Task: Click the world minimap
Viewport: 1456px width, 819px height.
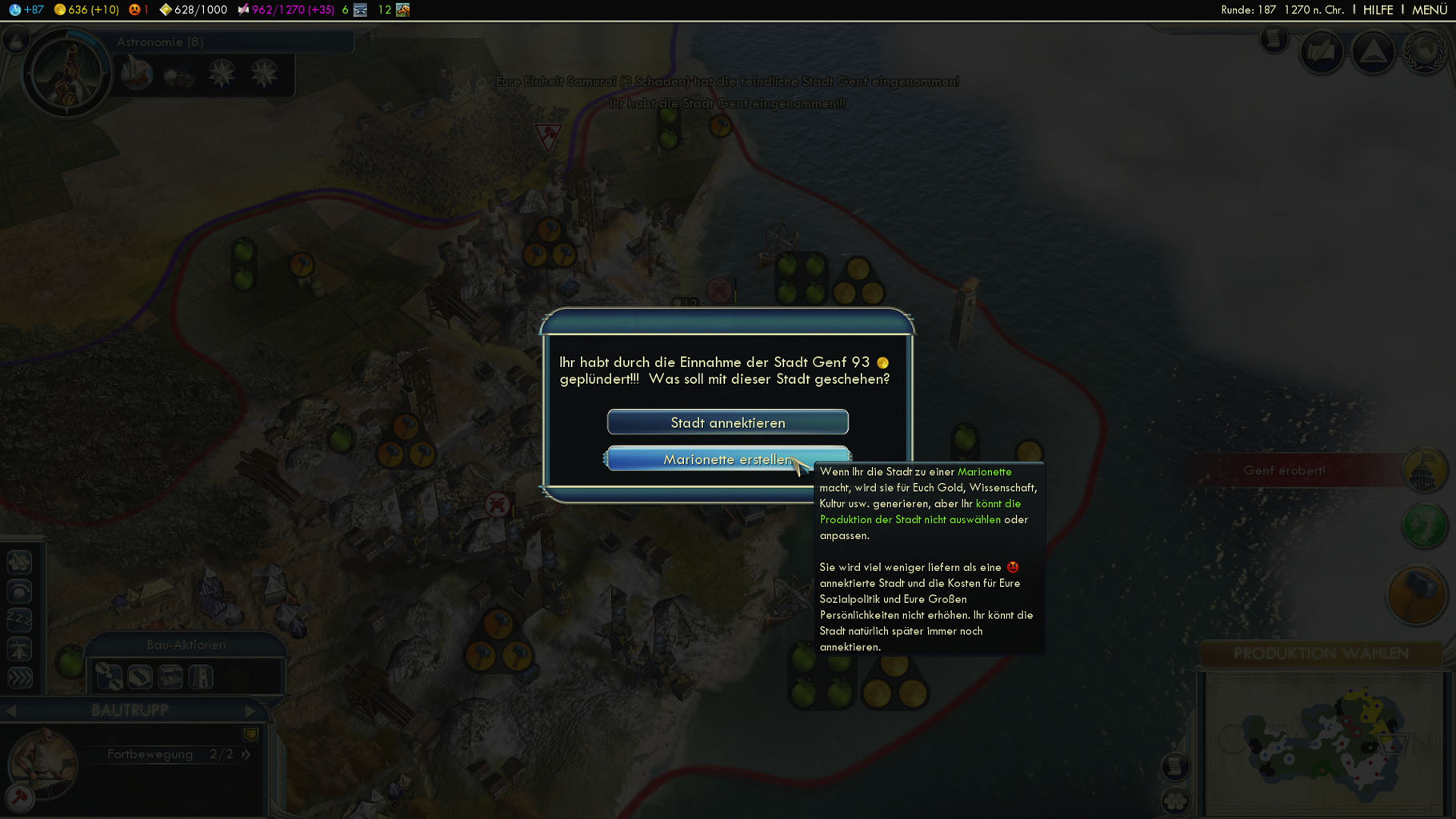Action: [1324, 744]
